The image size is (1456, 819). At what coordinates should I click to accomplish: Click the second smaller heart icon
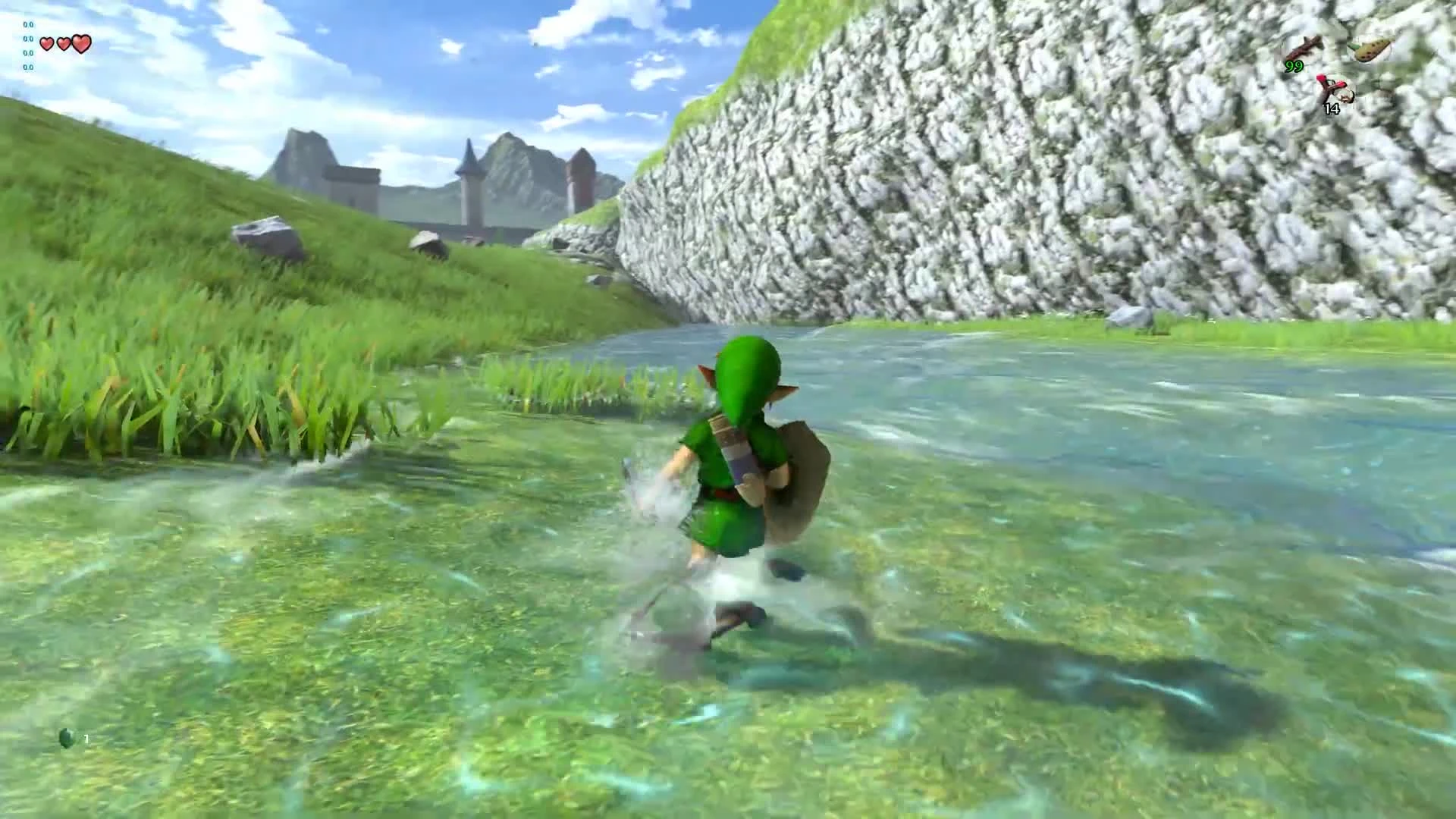(63, 42)
